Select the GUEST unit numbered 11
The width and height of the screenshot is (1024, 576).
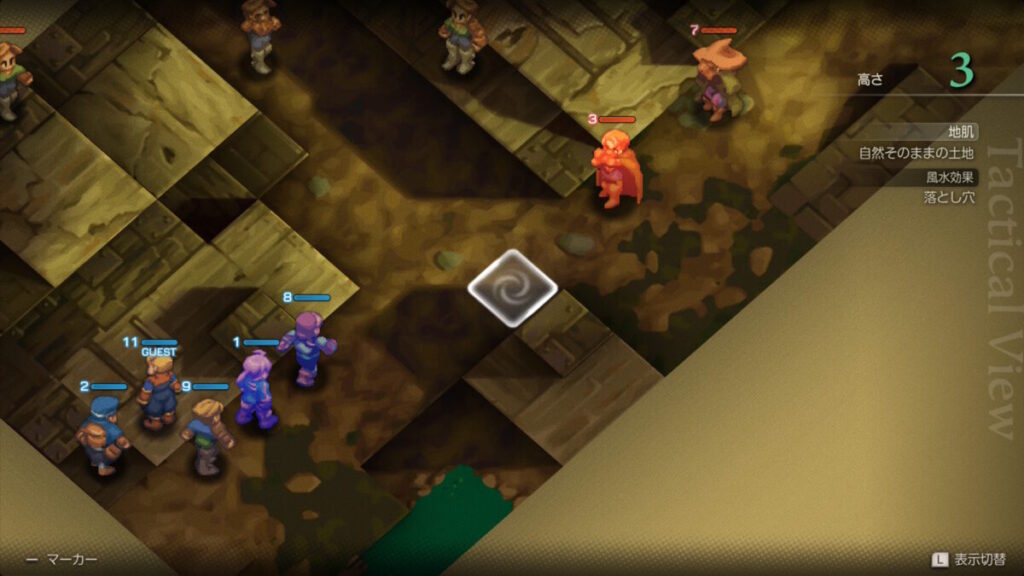pos(159,391)
